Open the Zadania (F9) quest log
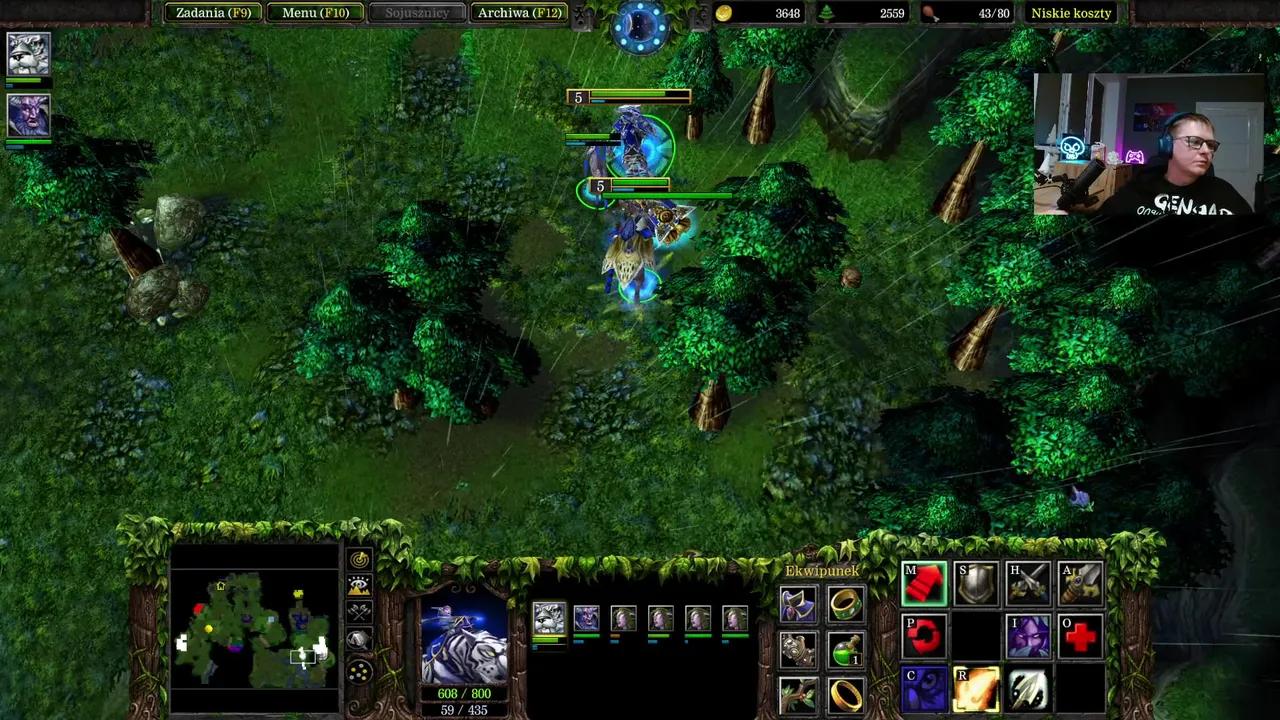 (213, 13)
